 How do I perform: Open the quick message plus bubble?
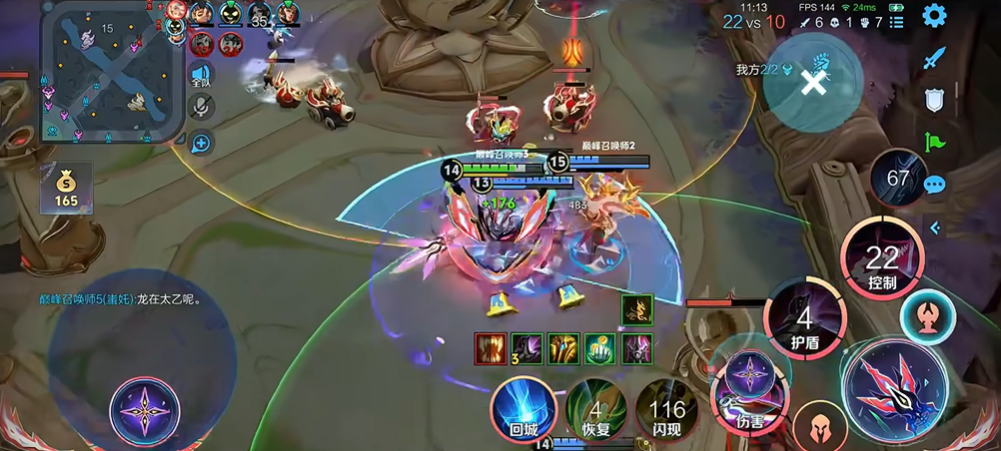201,143
